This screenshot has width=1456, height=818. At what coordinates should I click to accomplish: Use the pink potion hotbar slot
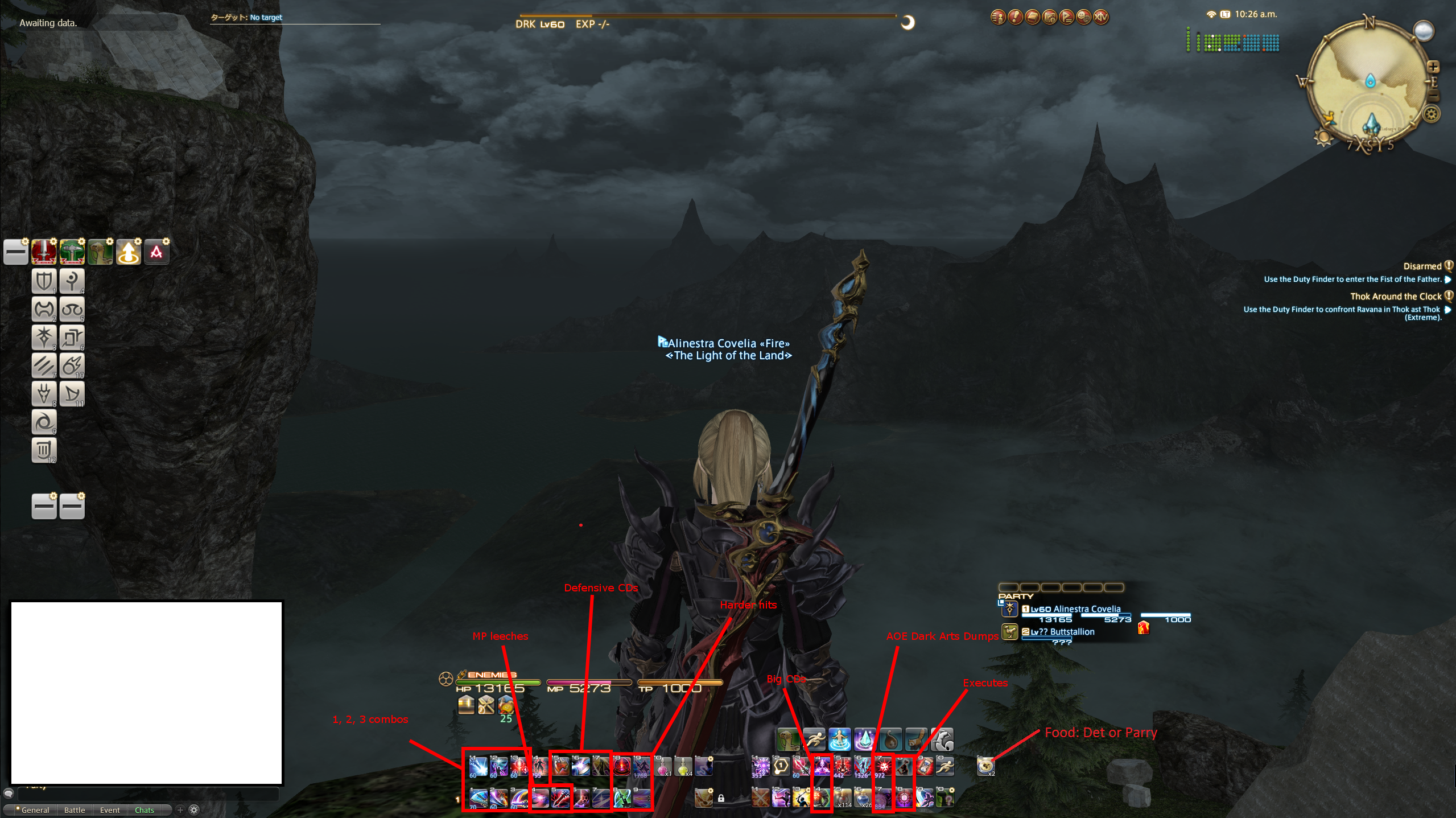[663, 766]
